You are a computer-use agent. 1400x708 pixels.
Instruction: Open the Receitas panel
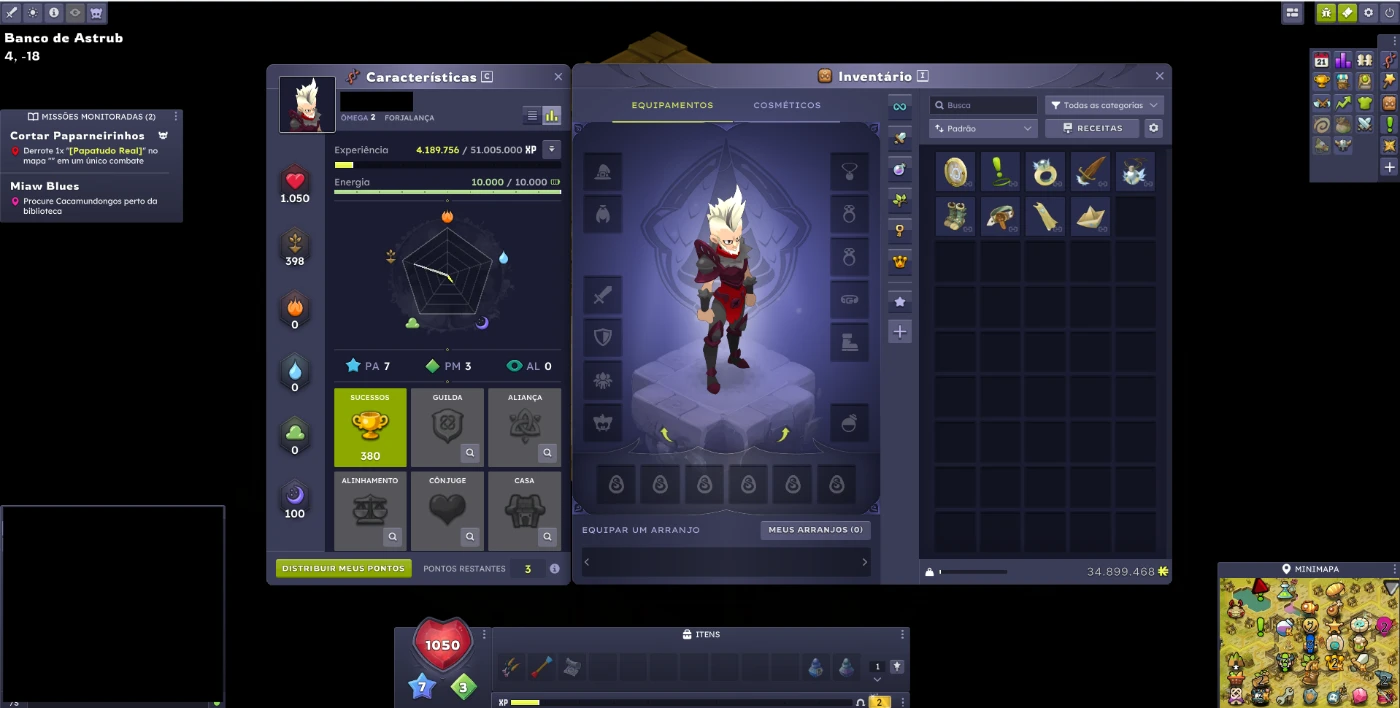pyautogui.click(x=1093, y=128)
